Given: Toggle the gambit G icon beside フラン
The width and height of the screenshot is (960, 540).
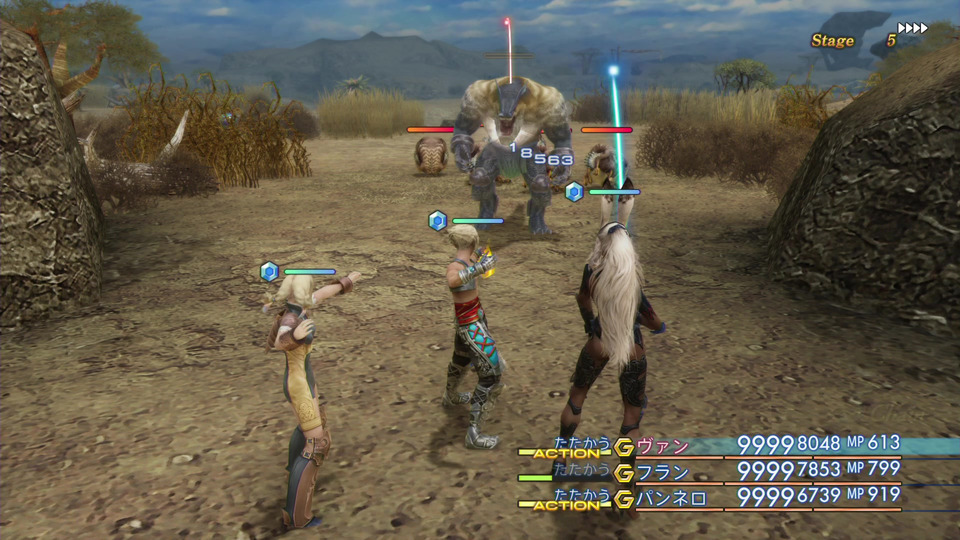Looking at the screenshot, I should click(625, 472).
